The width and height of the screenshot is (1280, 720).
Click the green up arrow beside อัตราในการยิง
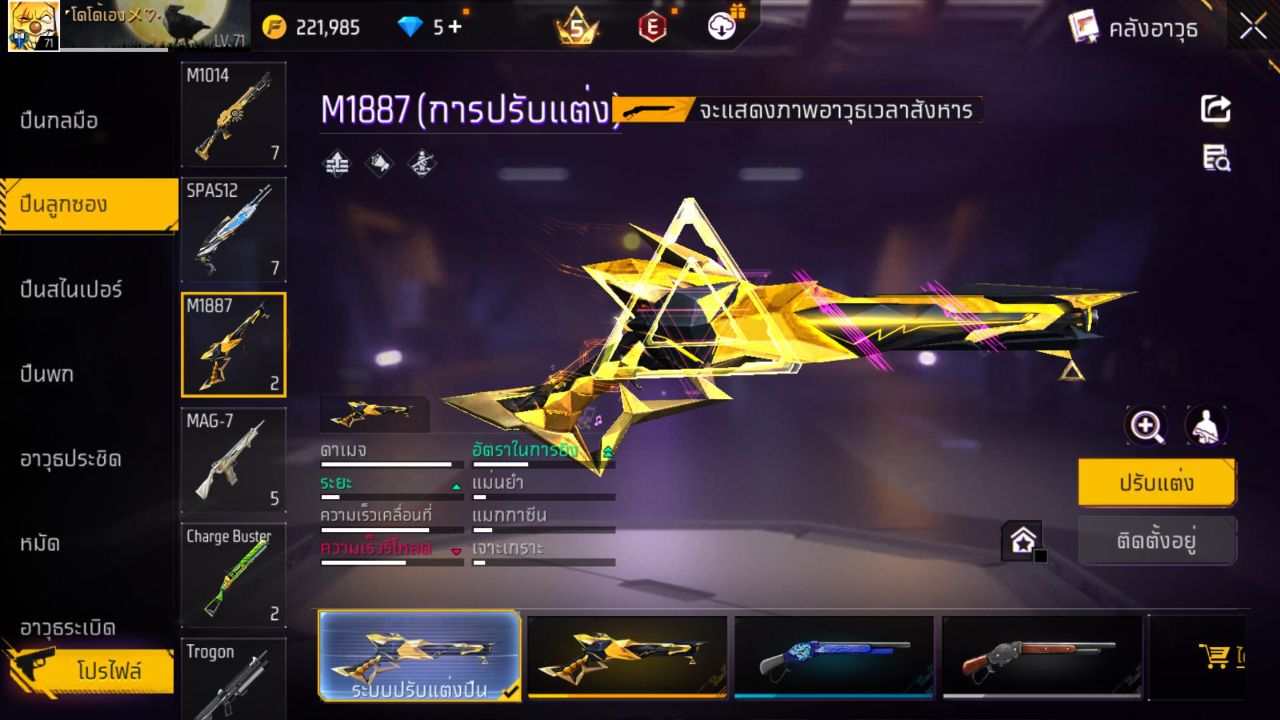click(x=608, y=451)
